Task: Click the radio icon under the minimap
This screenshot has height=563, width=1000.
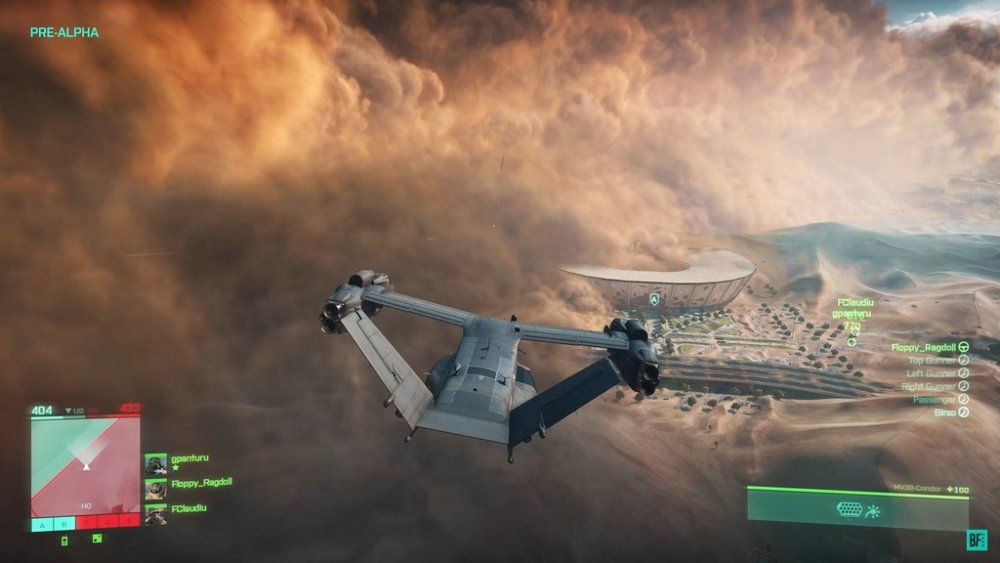Action: point(65,541)
